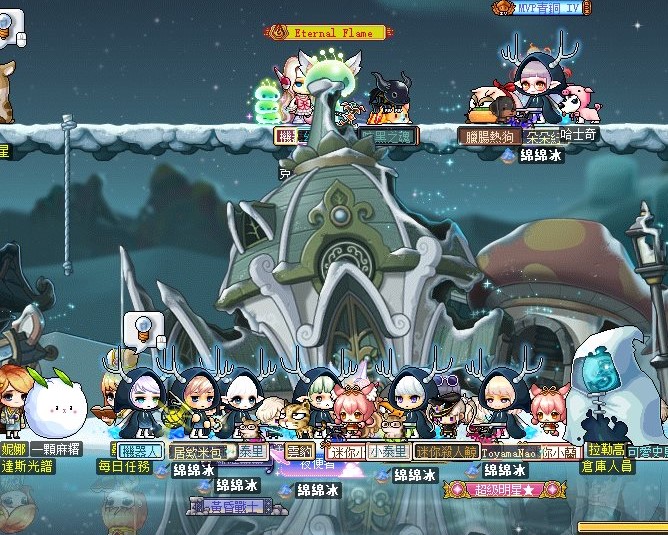Open the quest lightbulb bubble above 每日任務 NPC
The width and height of the screenshot is (668, 535).
[x=143, y=327]
